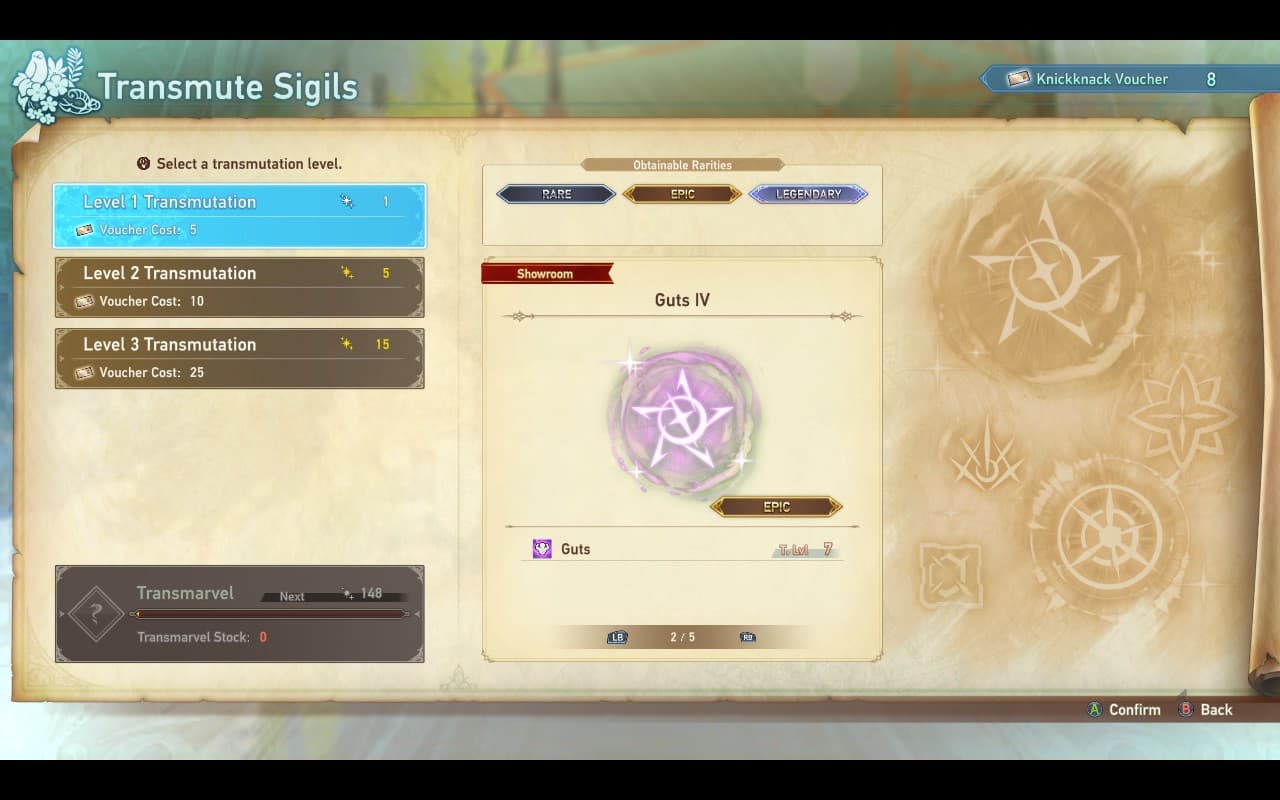Viewport: 1280px width, 800px height.
Task: Open the Transmarvel stock panel
Action: coord(239,614)
